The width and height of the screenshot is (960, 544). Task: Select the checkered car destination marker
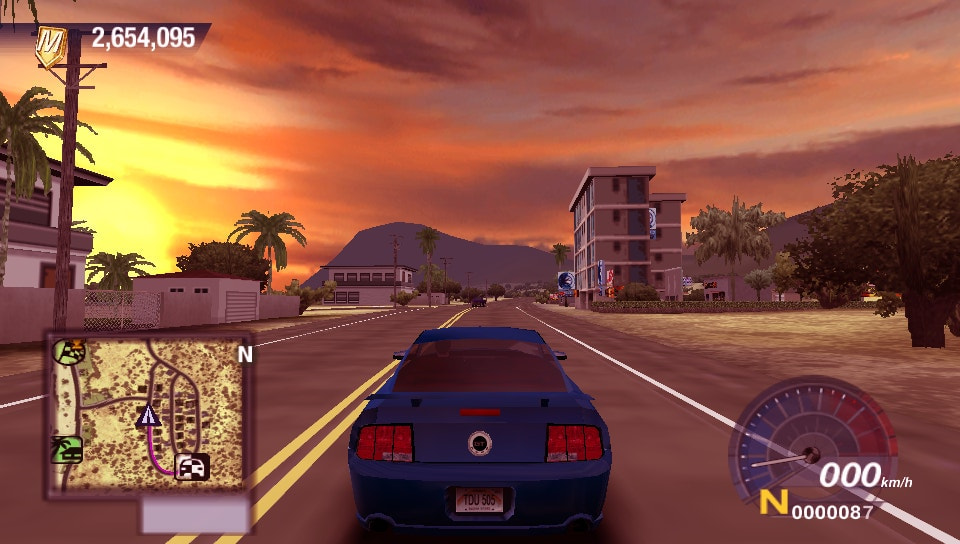click(191, 466)
